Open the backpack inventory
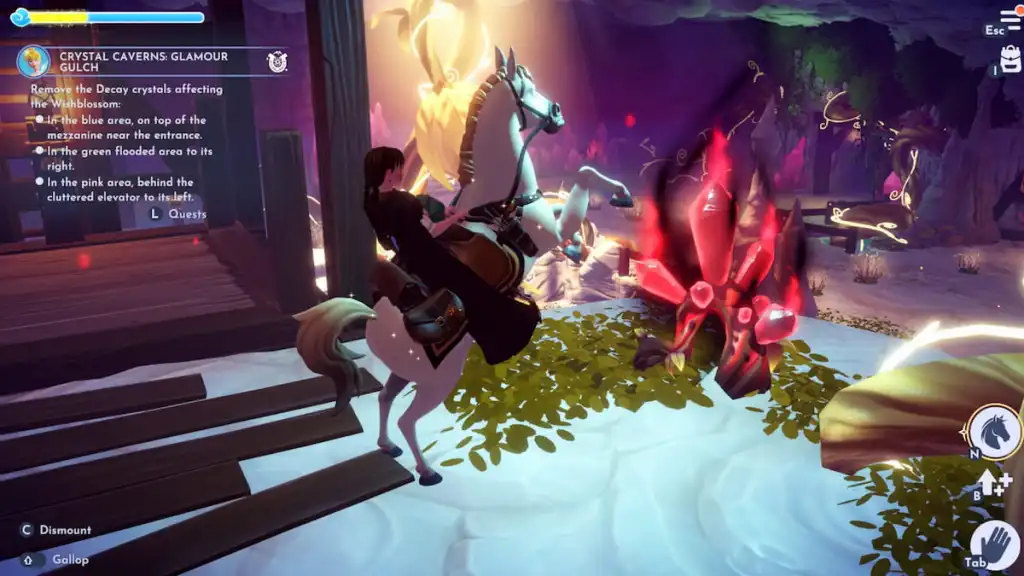 1010,61
